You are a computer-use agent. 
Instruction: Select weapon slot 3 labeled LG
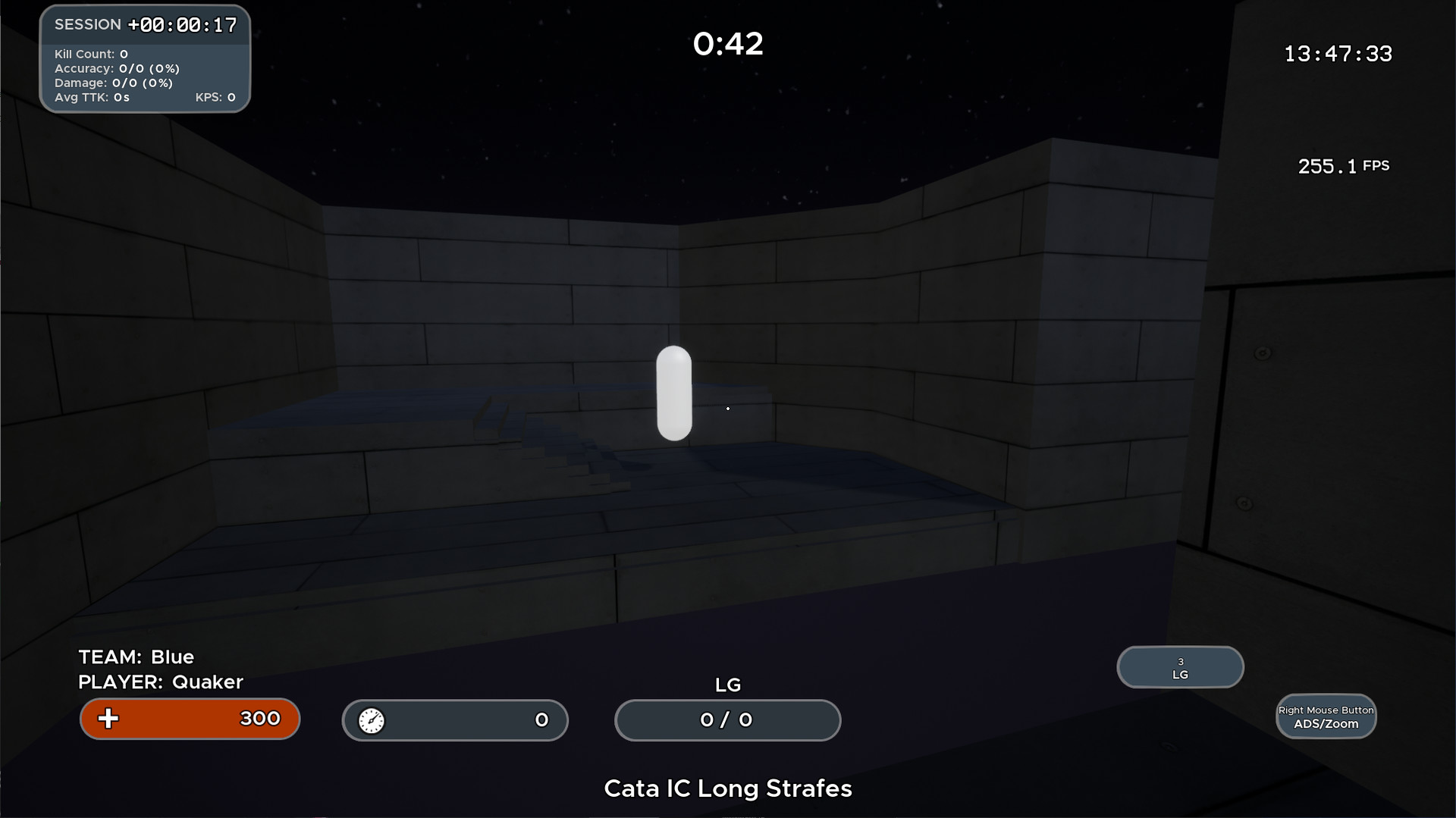pos(1179,667)
